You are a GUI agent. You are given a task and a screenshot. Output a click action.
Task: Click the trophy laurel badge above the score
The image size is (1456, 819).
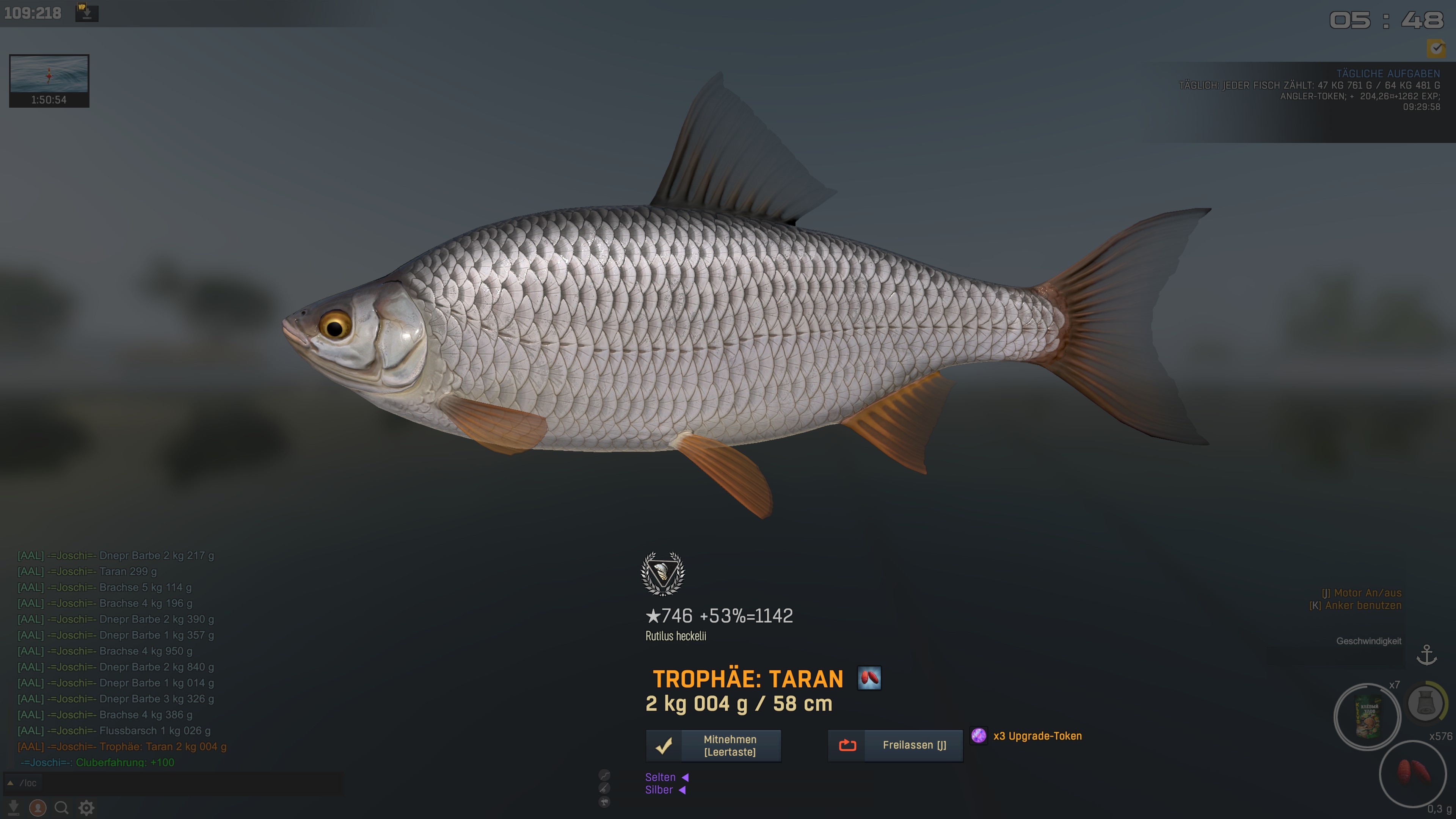(662, 574)
